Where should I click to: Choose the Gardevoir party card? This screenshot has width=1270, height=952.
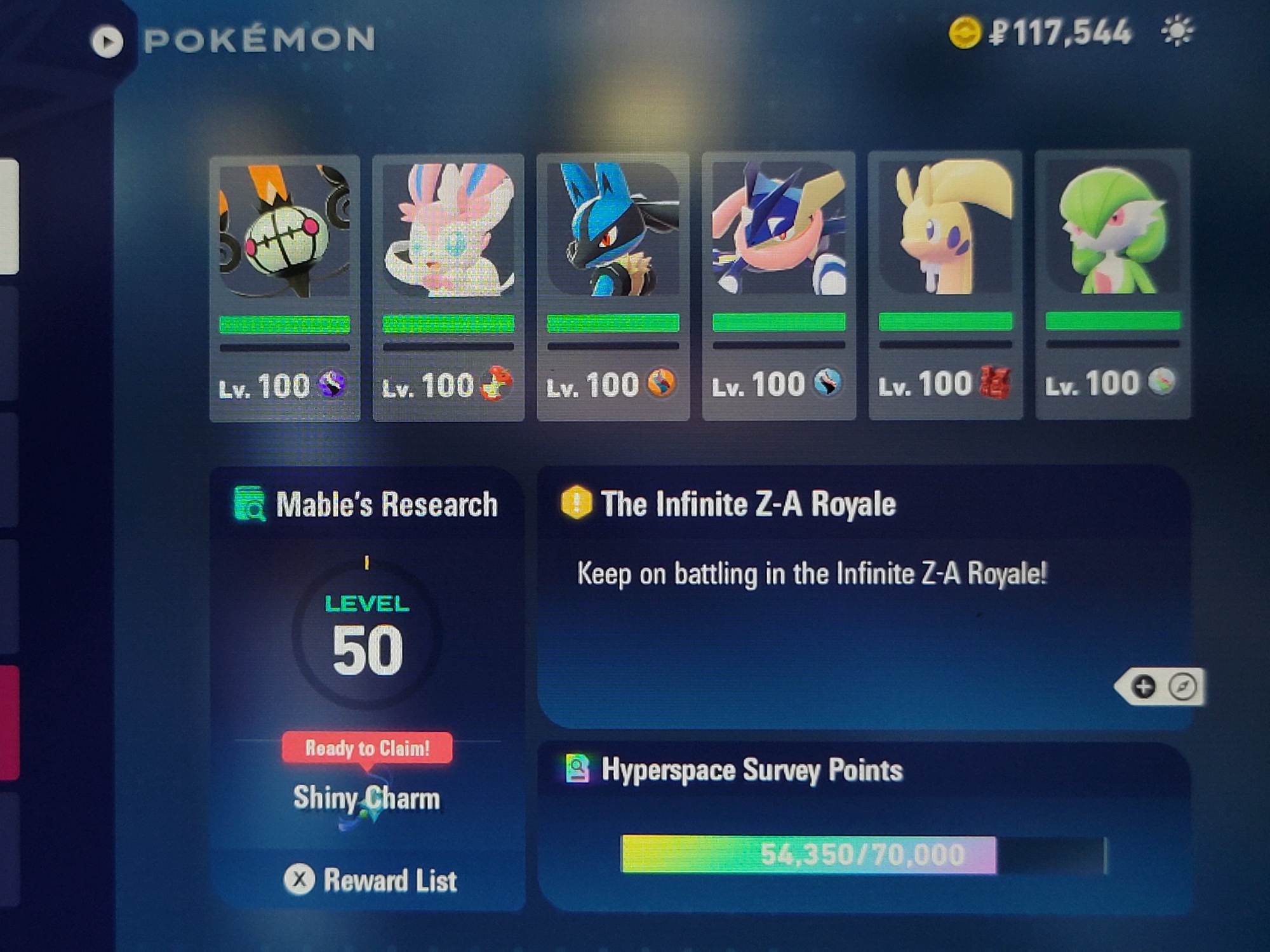coord(1113,285)
